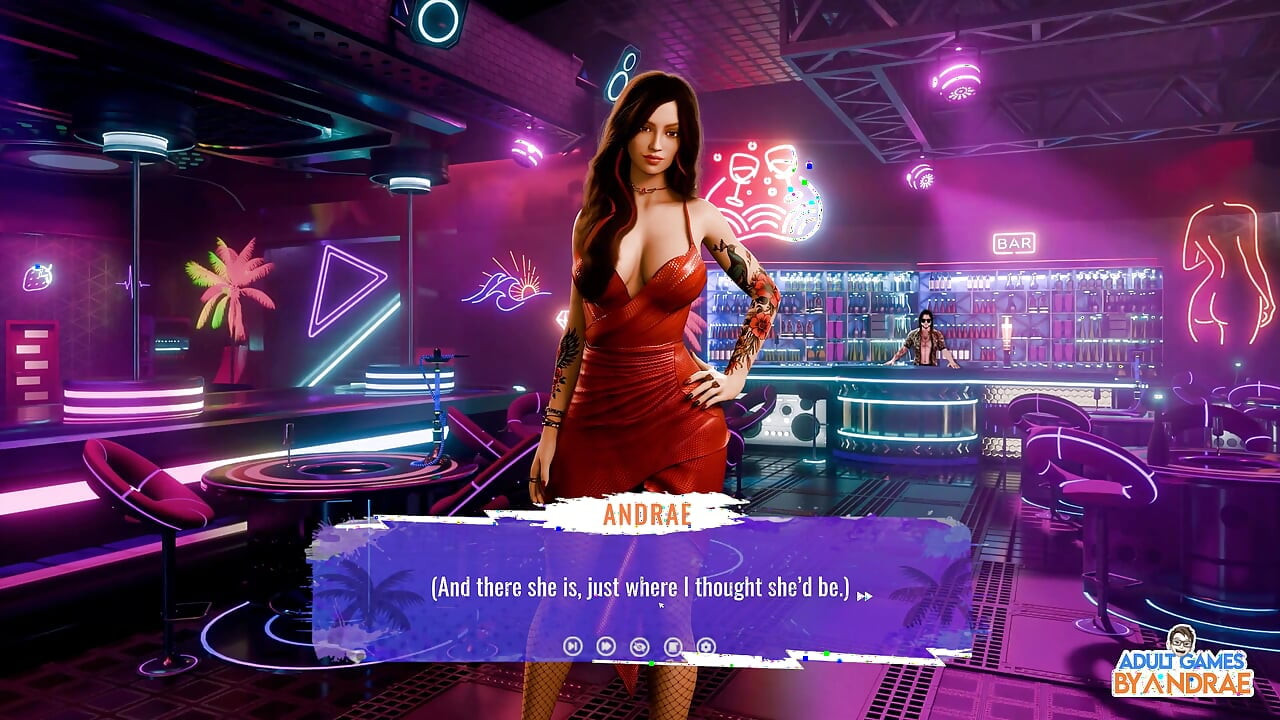This screenshot has width=1280, height=720.
Task: Advance dialogue with the double-arrow continue indicator
Action: pos(864,596)
